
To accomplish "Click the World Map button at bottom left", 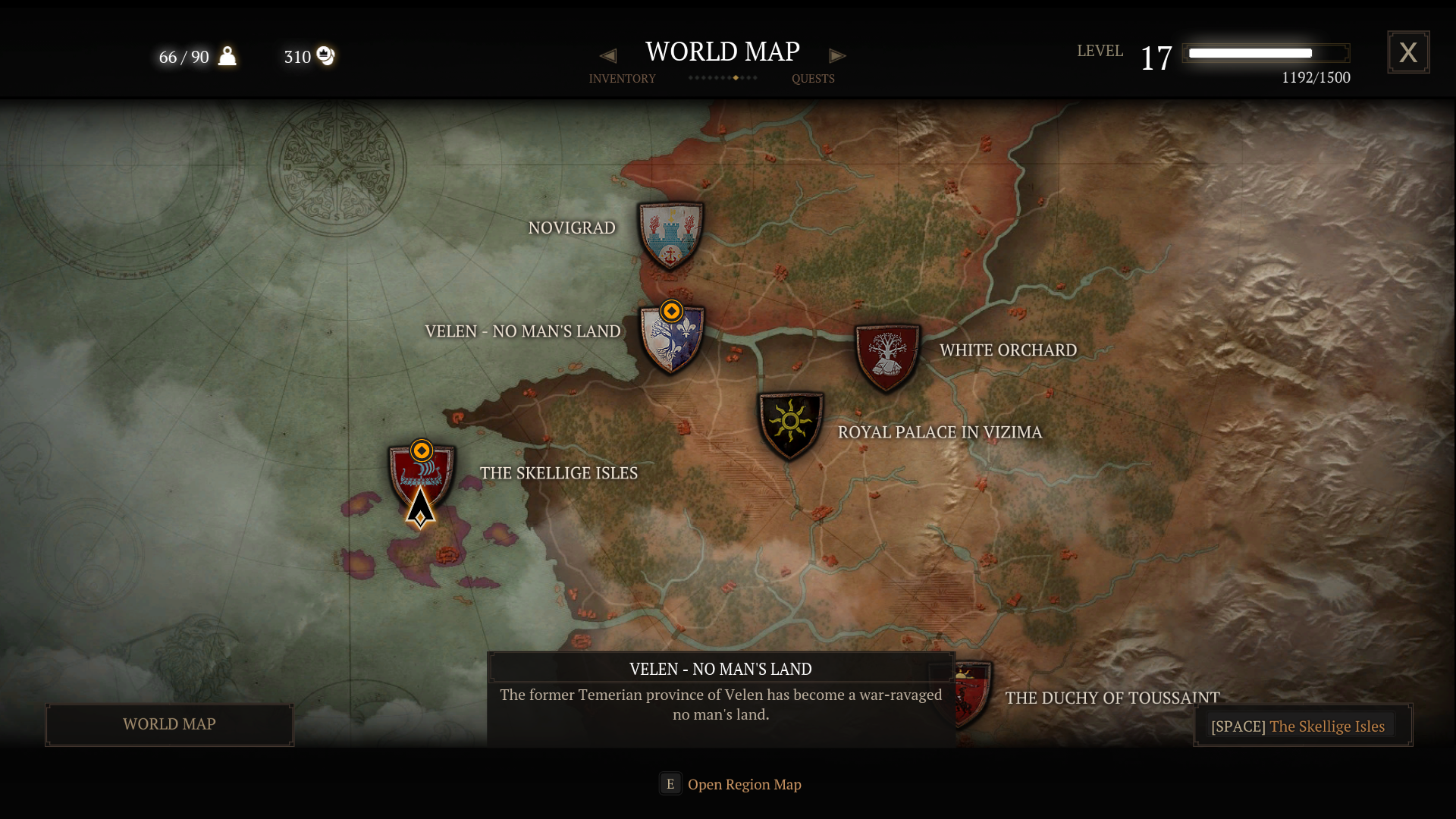I will (x=169, y=725).
